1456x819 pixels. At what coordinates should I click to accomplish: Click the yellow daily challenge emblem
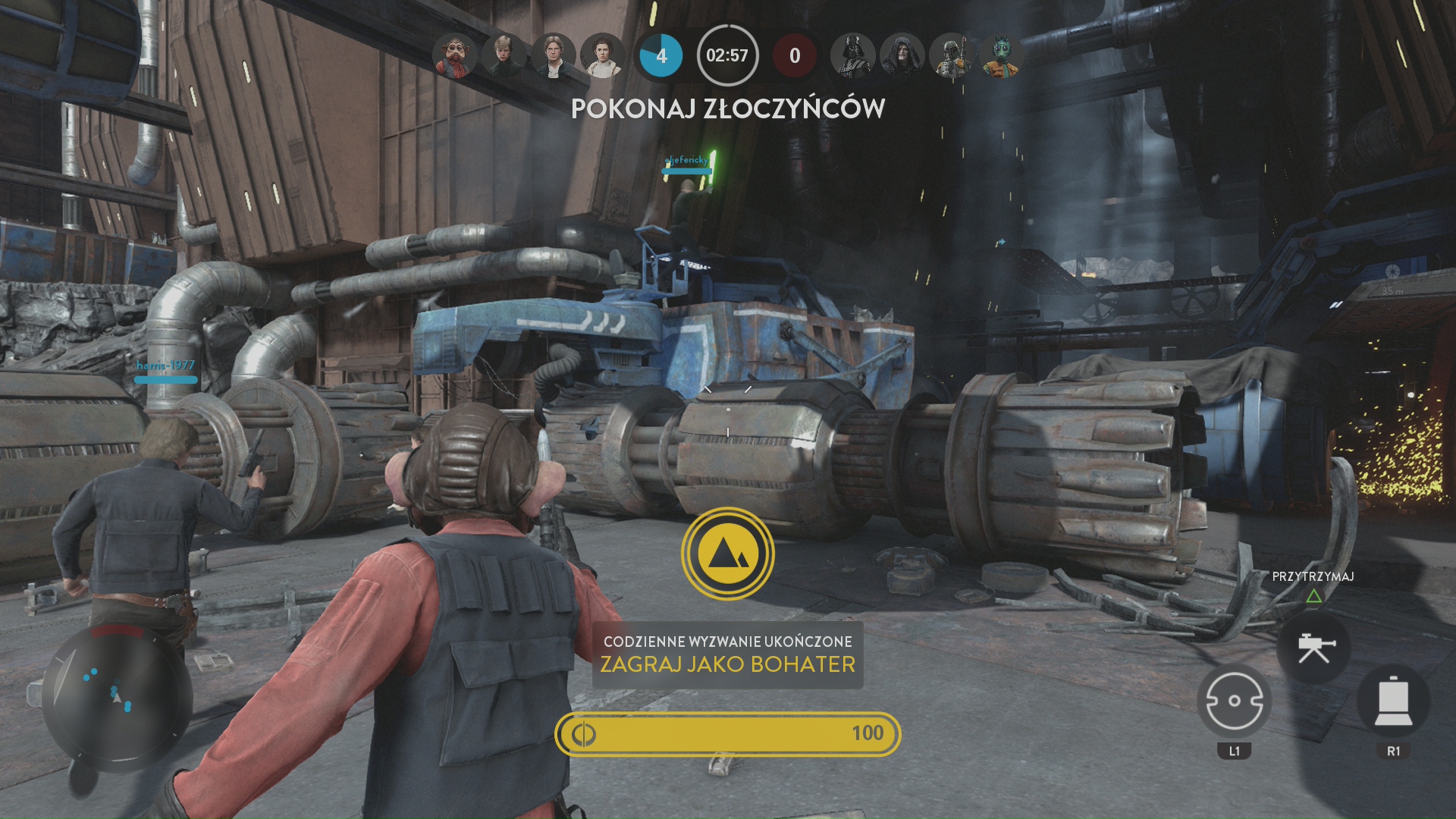(727, 554)
